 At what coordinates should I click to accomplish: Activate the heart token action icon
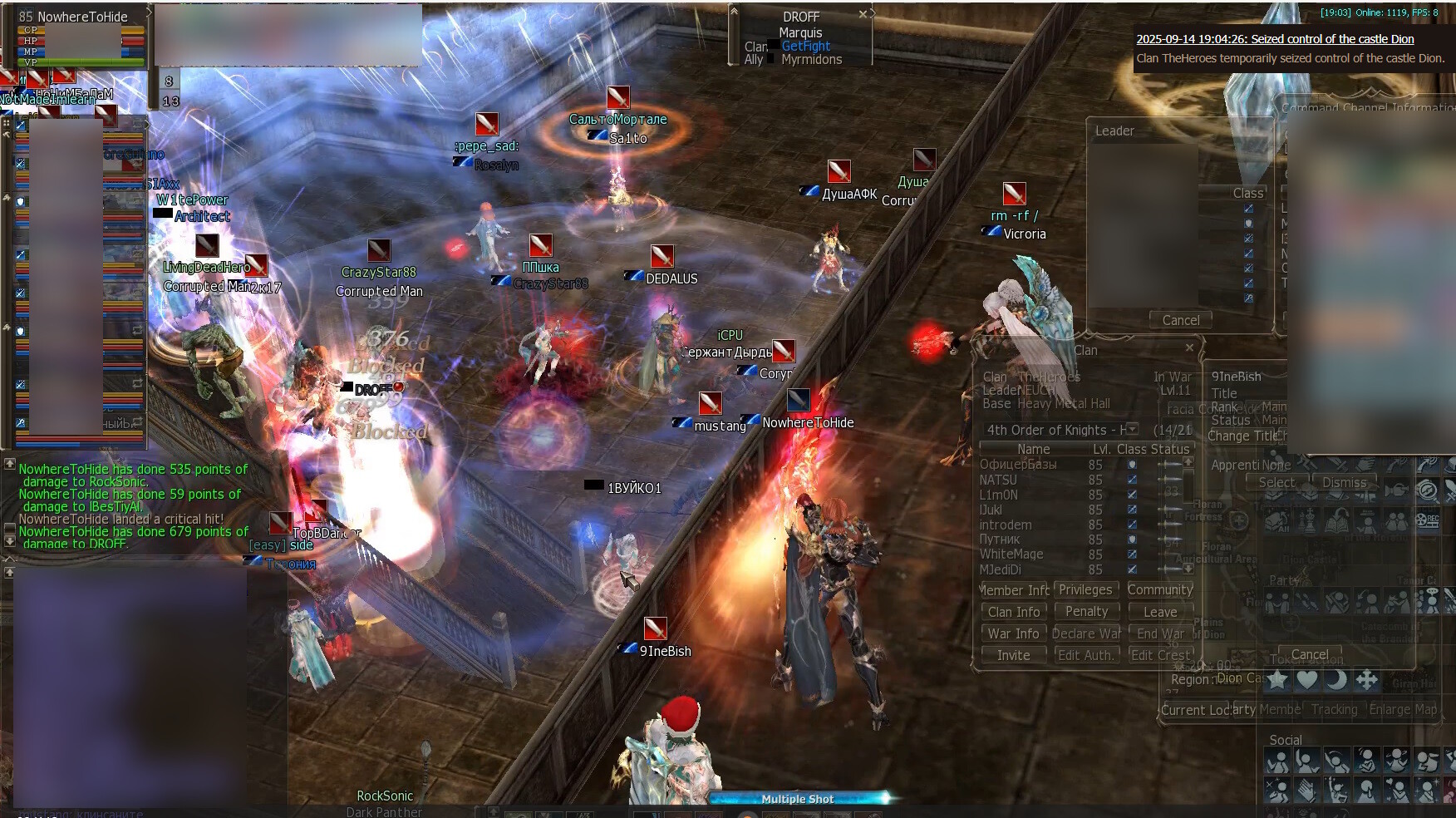point(1306,680)
